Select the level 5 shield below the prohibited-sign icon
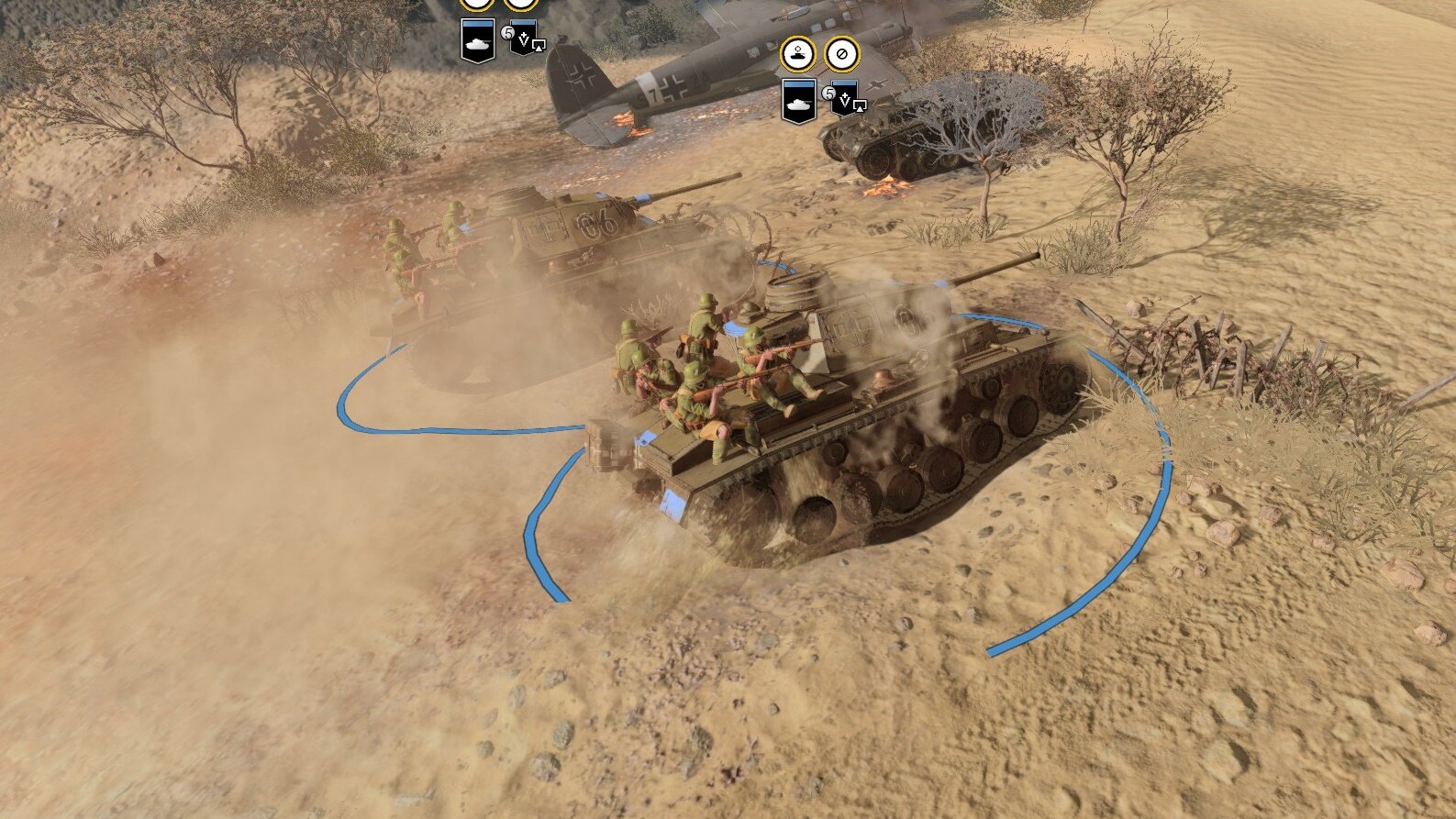The height and width of the screenshot is (819, 1456). point(844,99)
